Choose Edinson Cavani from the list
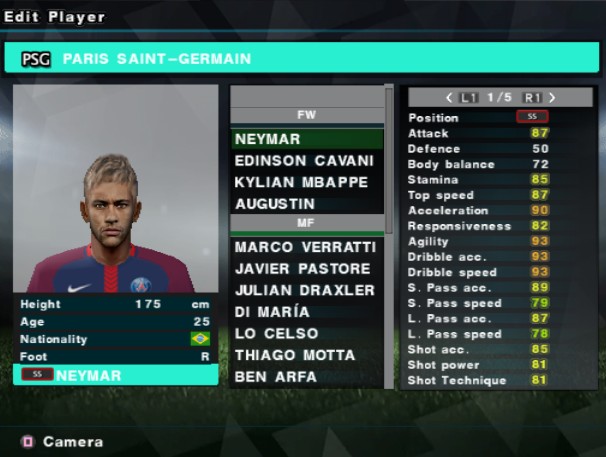606x457 pixels. click(305, 161)
